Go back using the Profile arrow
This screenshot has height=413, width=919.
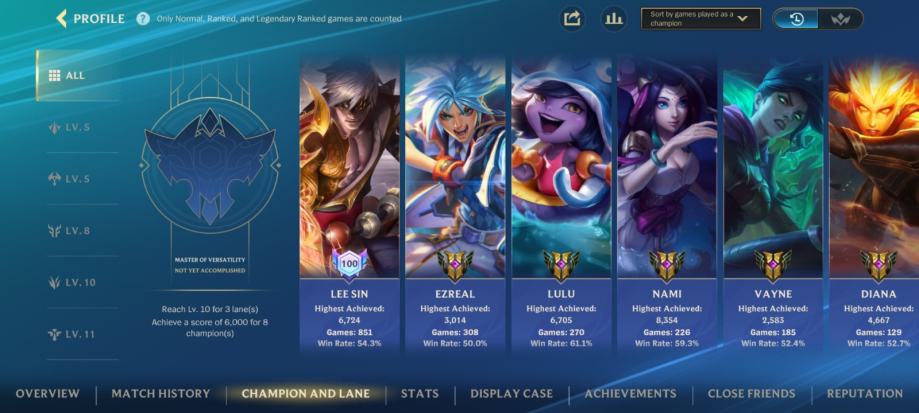coord(62,18)
